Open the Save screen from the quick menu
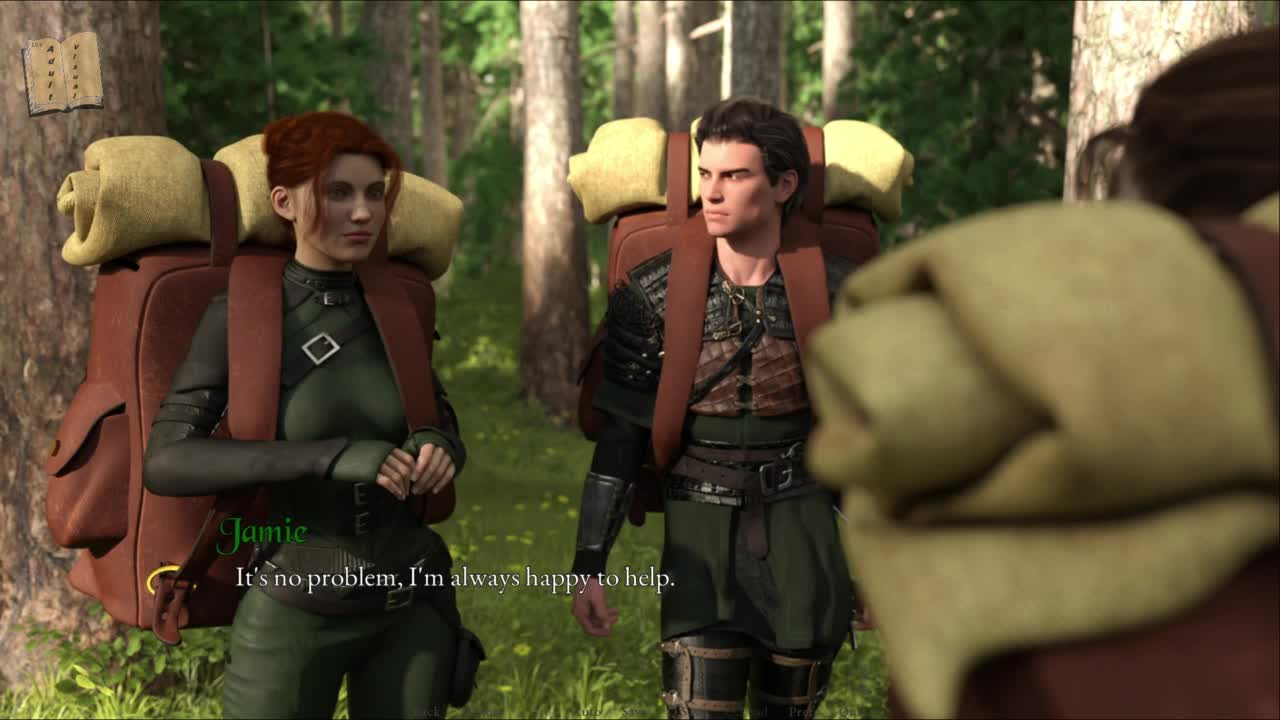The image size is (1280, 720). 634,712
